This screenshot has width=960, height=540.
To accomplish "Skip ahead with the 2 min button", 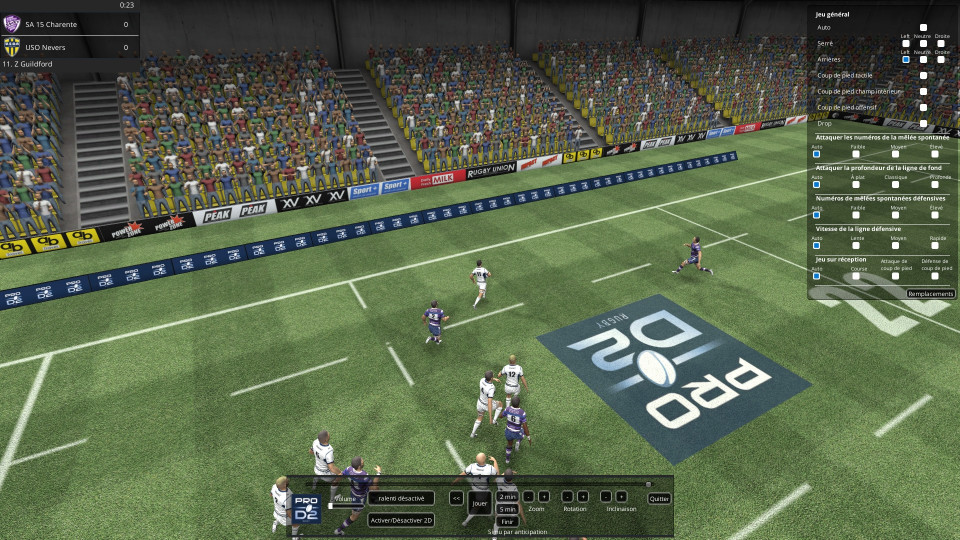I will [507, 496].
